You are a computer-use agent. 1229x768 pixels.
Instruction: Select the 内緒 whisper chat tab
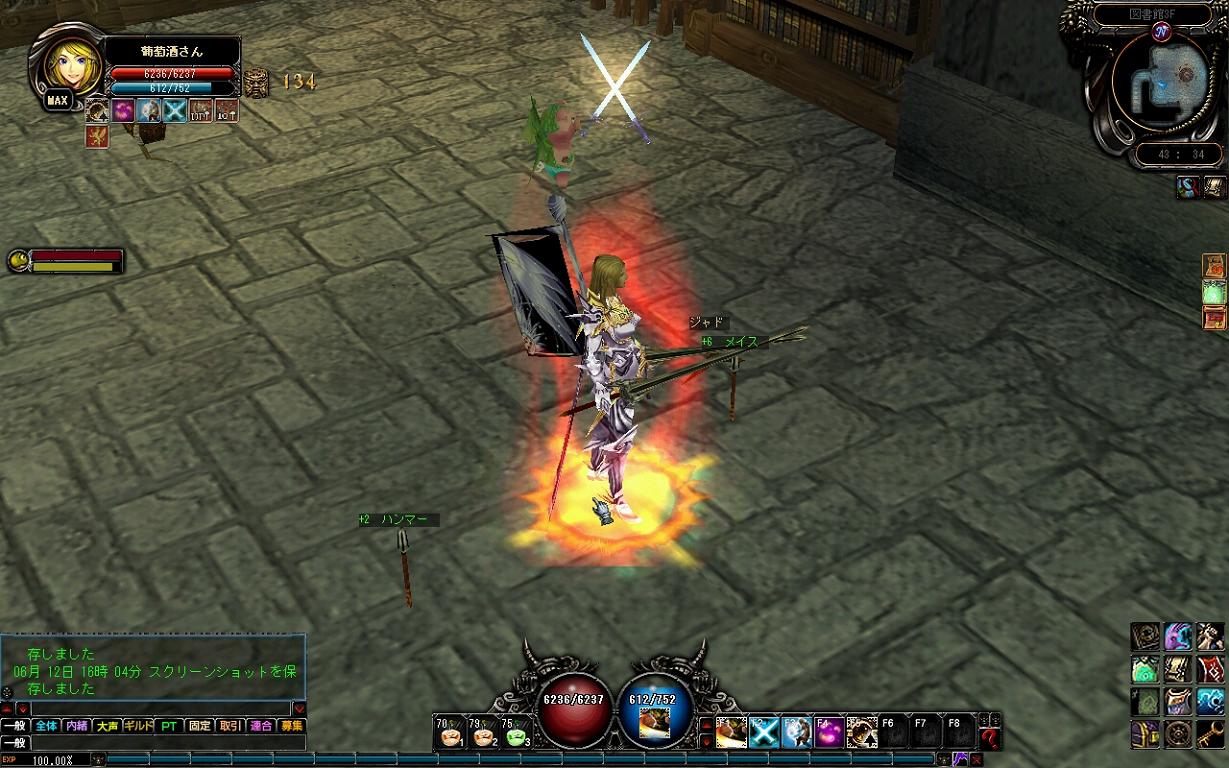(x=76, y=726)
